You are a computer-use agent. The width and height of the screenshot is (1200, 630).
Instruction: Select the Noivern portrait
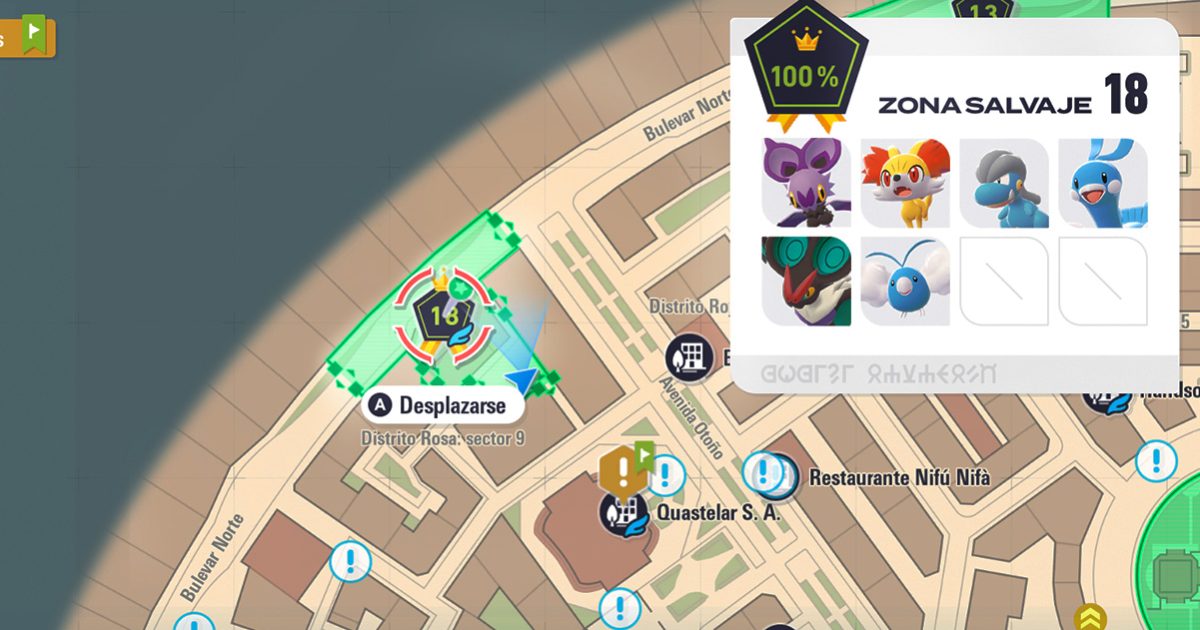[806, 281]
